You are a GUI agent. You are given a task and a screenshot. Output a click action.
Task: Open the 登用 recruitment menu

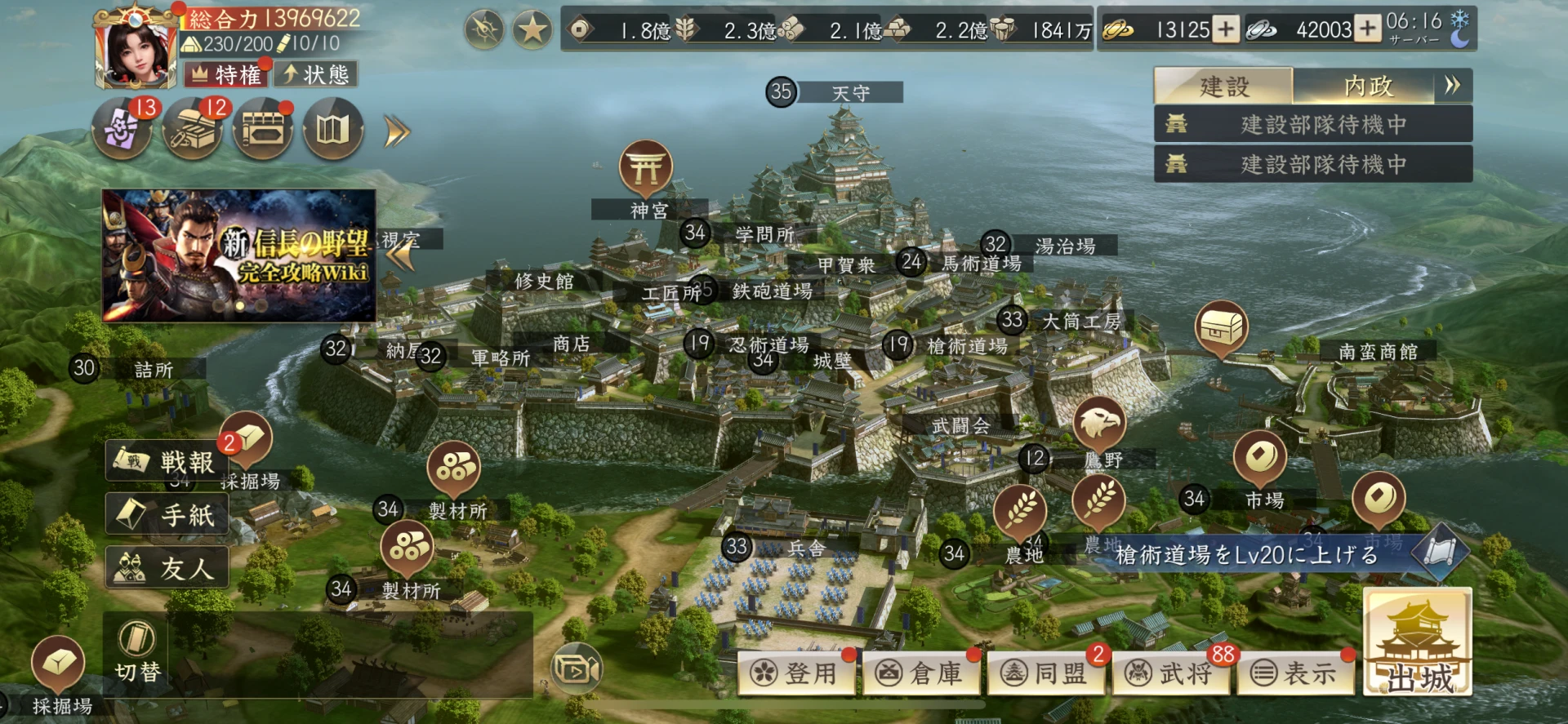(x=797, y=673)
